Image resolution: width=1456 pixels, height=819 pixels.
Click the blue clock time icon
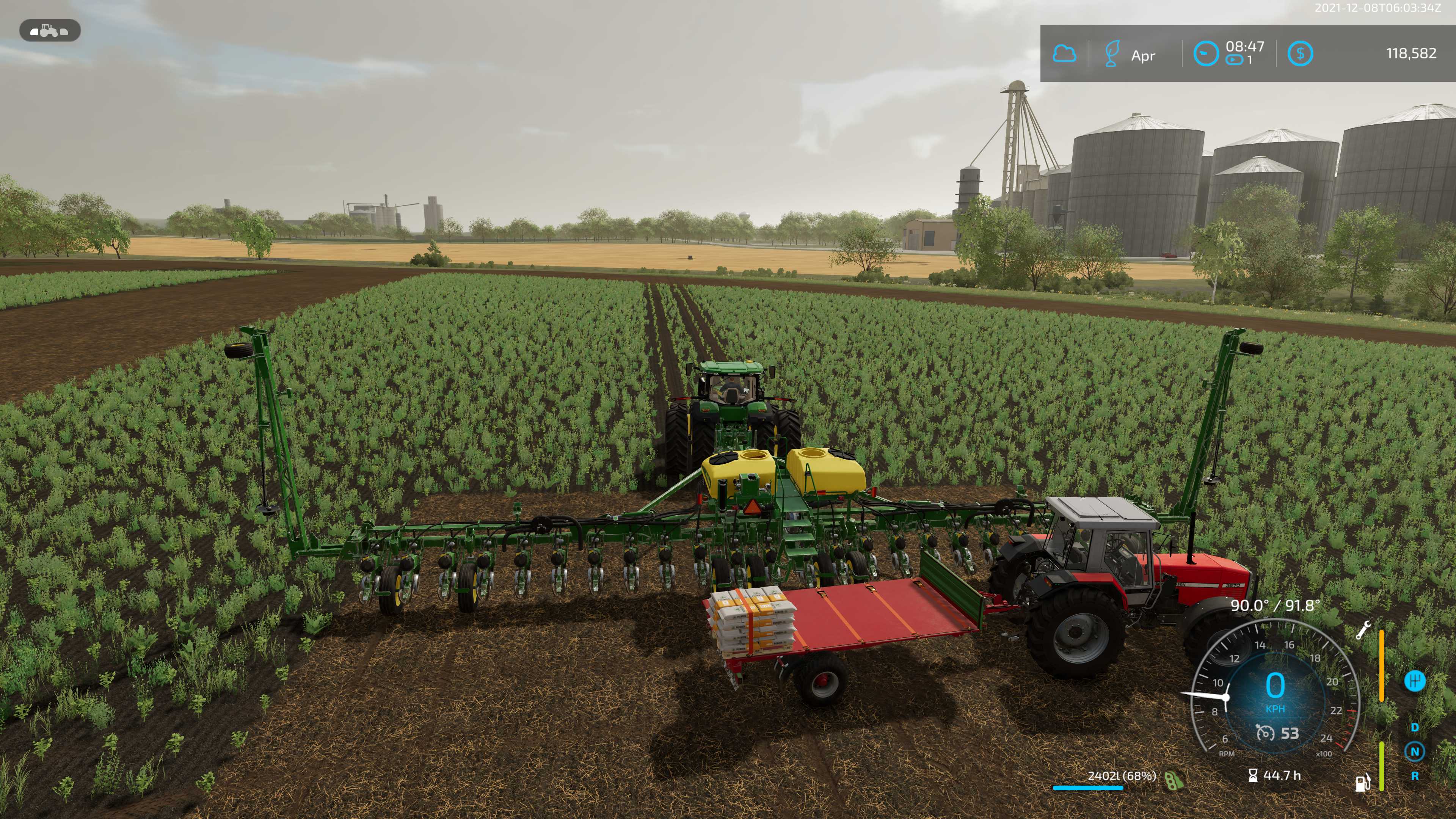click(x=1205, y=54)
